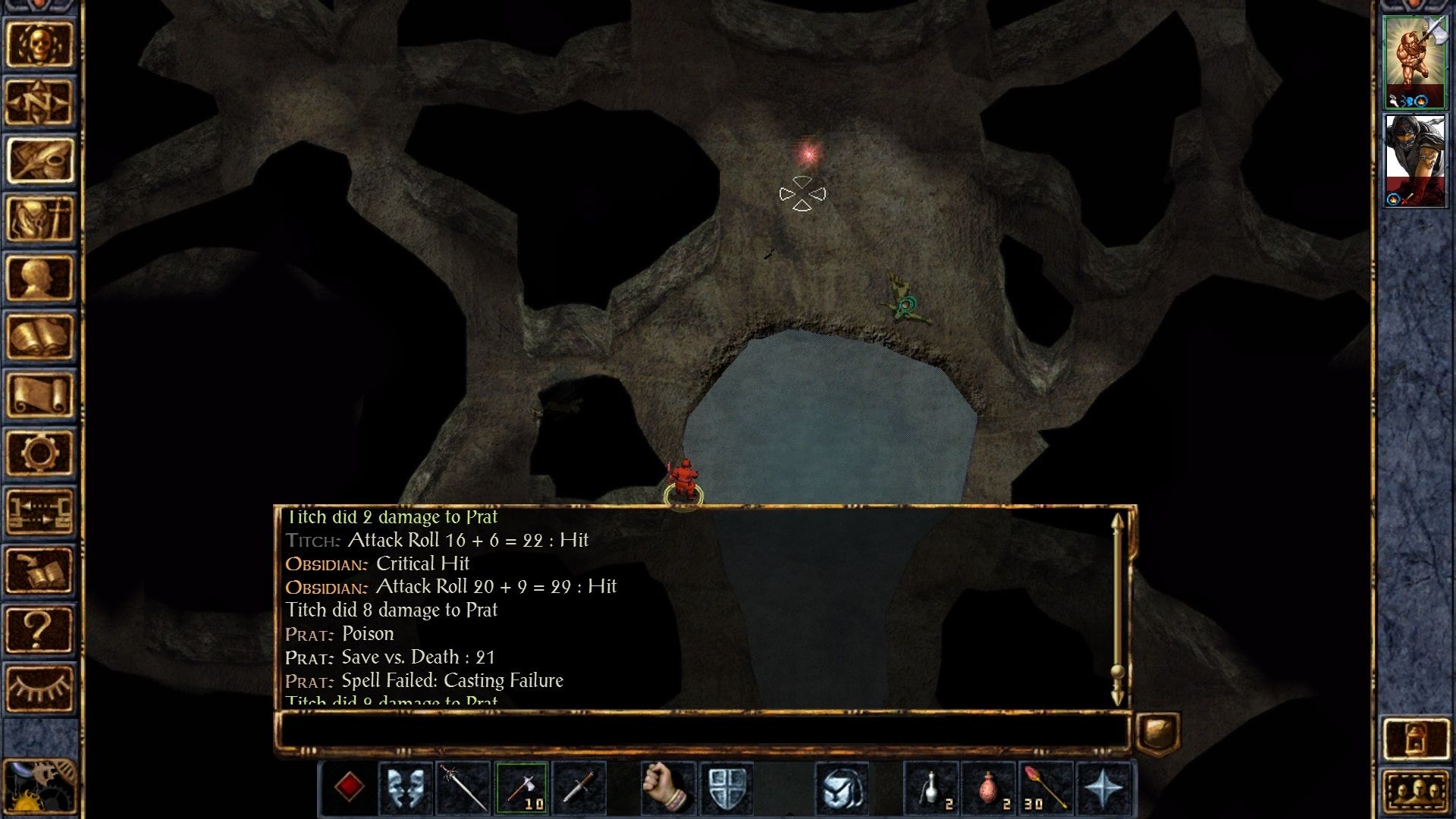
Task: Click the golden skull button
Action: tap(39, 44)
